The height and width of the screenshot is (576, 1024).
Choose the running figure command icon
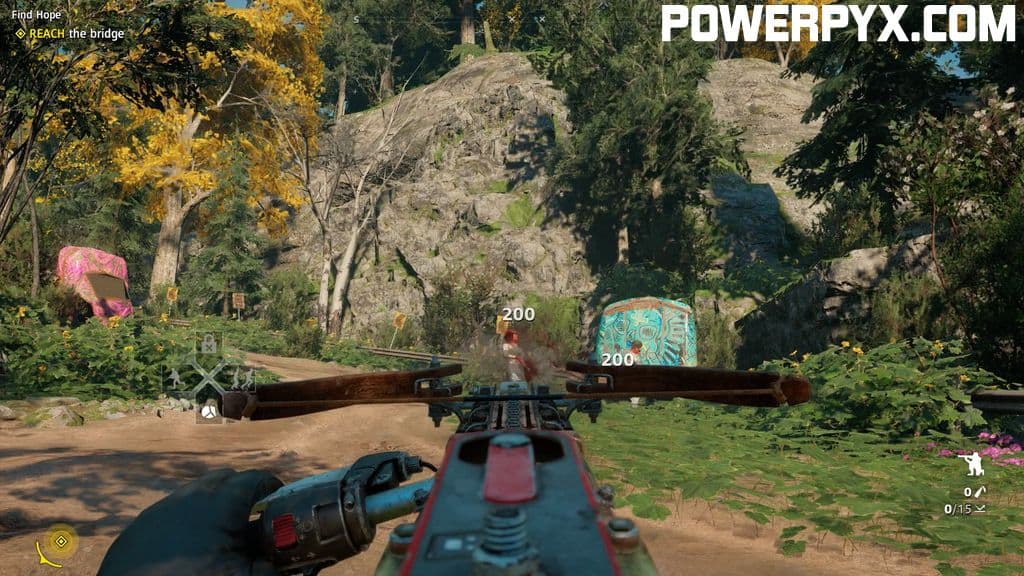point(176,379)
